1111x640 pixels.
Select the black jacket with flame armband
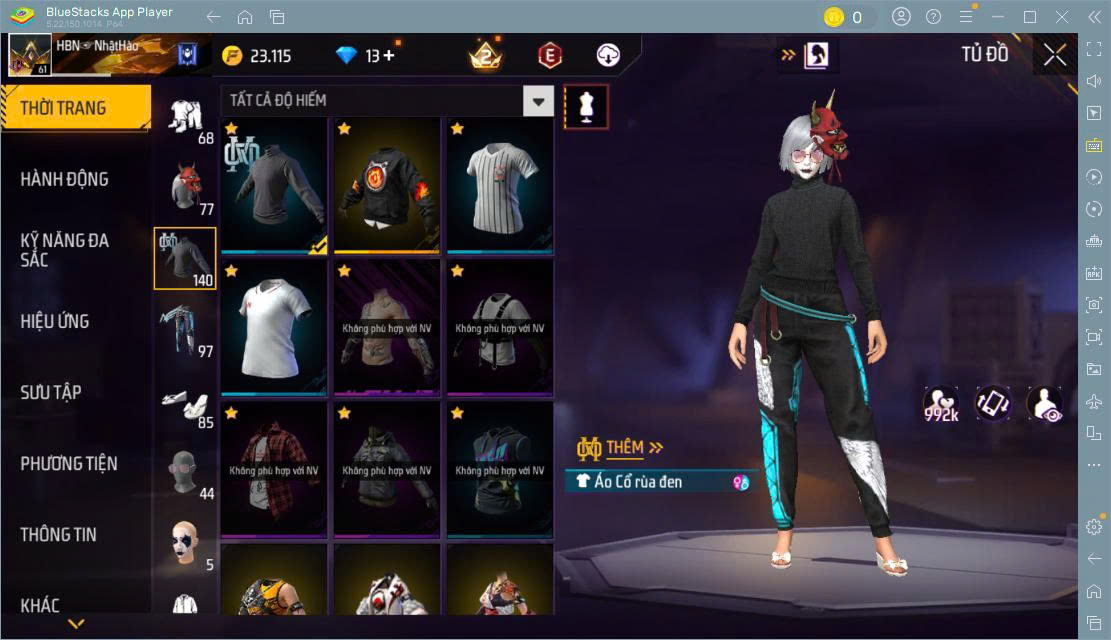[x=387, y=186]
